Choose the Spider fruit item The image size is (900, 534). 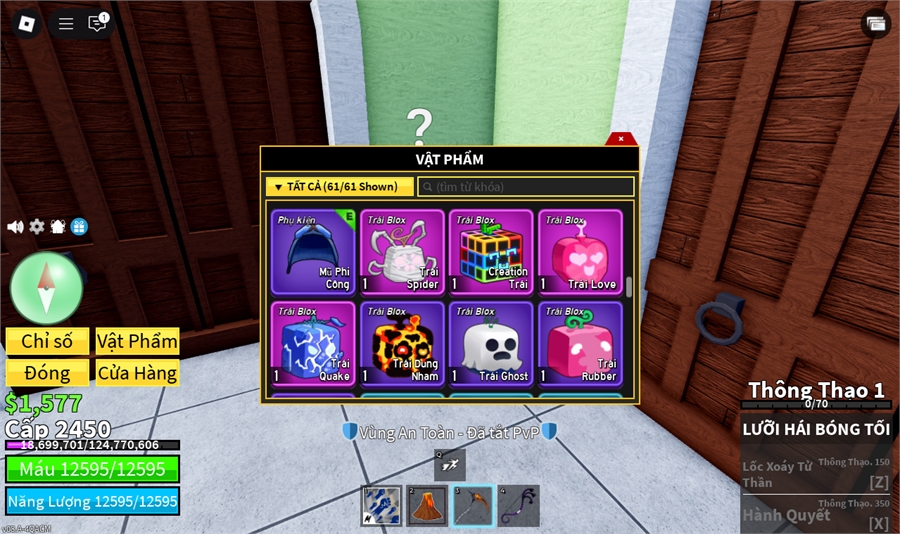click(x=401, y=252)
